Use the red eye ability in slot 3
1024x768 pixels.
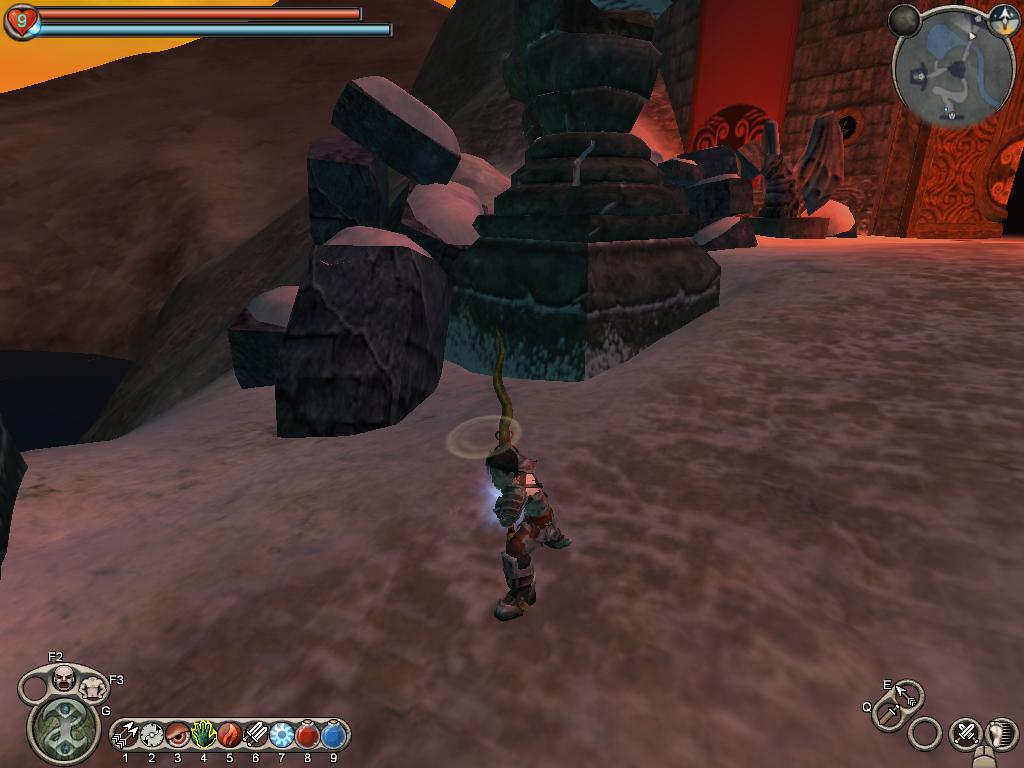click(178, 735)
